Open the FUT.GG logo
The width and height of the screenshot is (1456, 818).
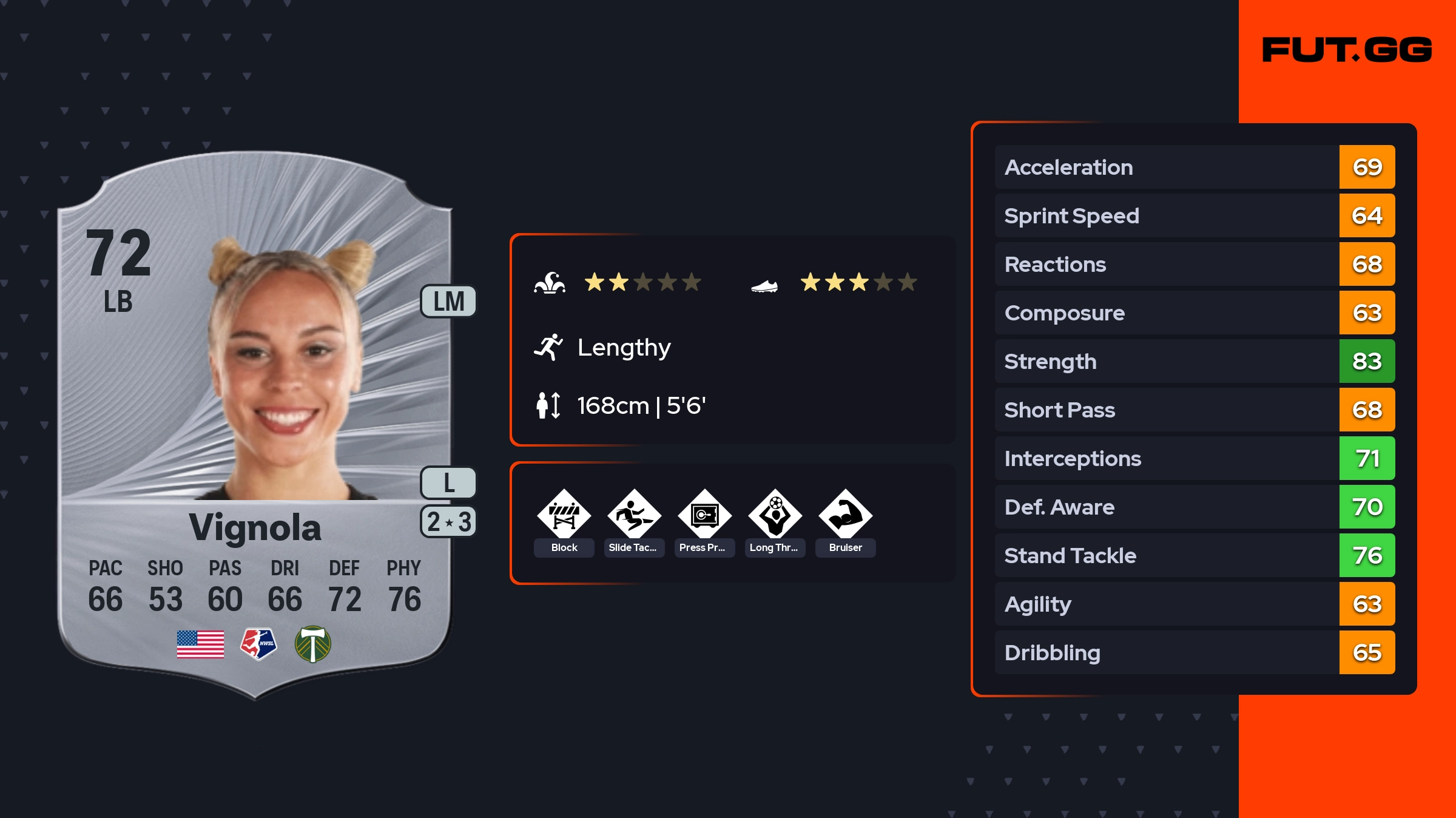(x=1347, y=50)
